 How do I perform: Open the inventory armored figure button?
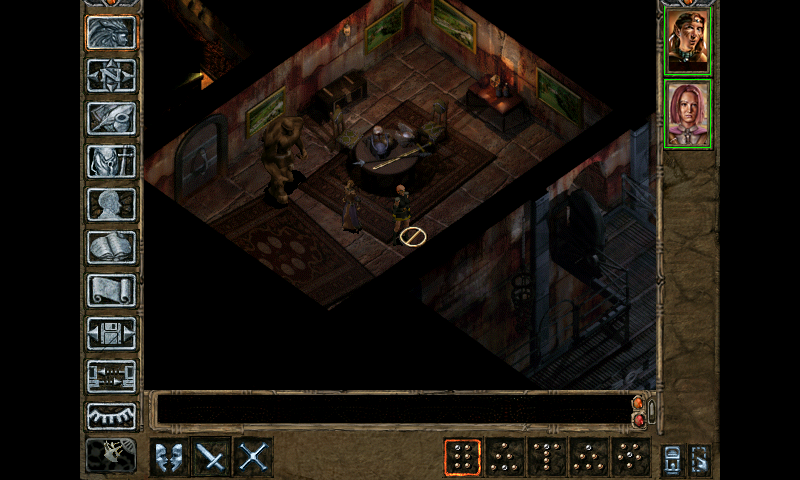[x=111, y=161]
